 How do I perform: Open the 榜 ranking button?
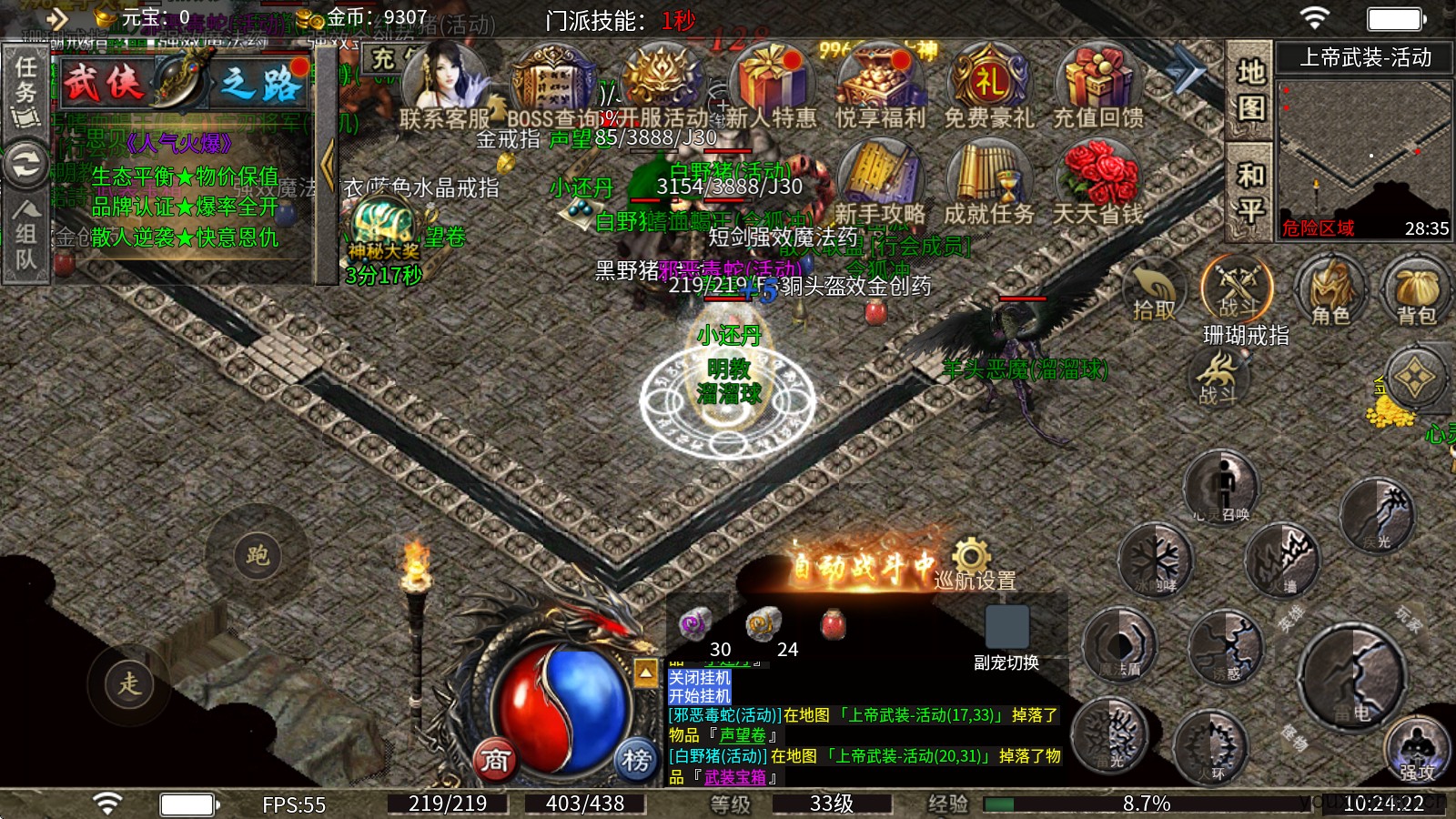pyautogui.click(x=636, y=759)
